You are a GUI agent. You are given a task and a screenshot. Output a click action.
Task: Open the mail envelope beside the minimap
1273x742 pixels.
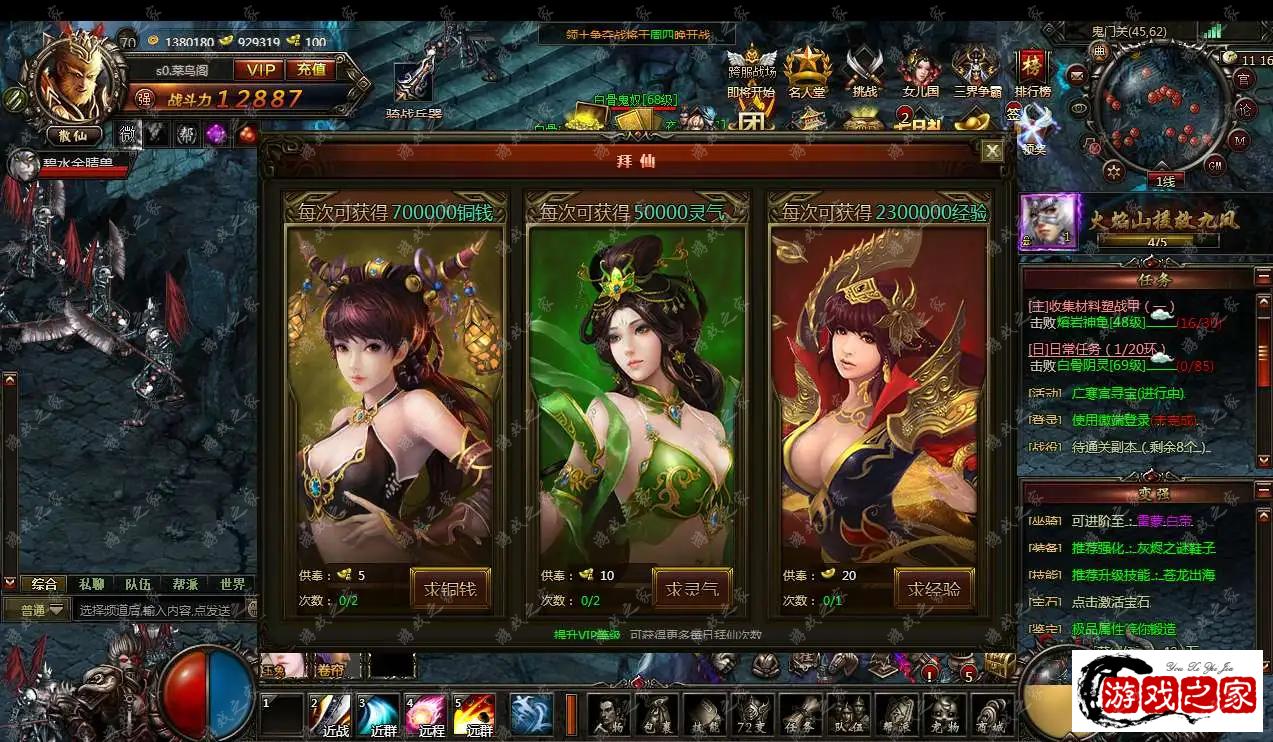pyautogui.click(x=1078, y=74)
